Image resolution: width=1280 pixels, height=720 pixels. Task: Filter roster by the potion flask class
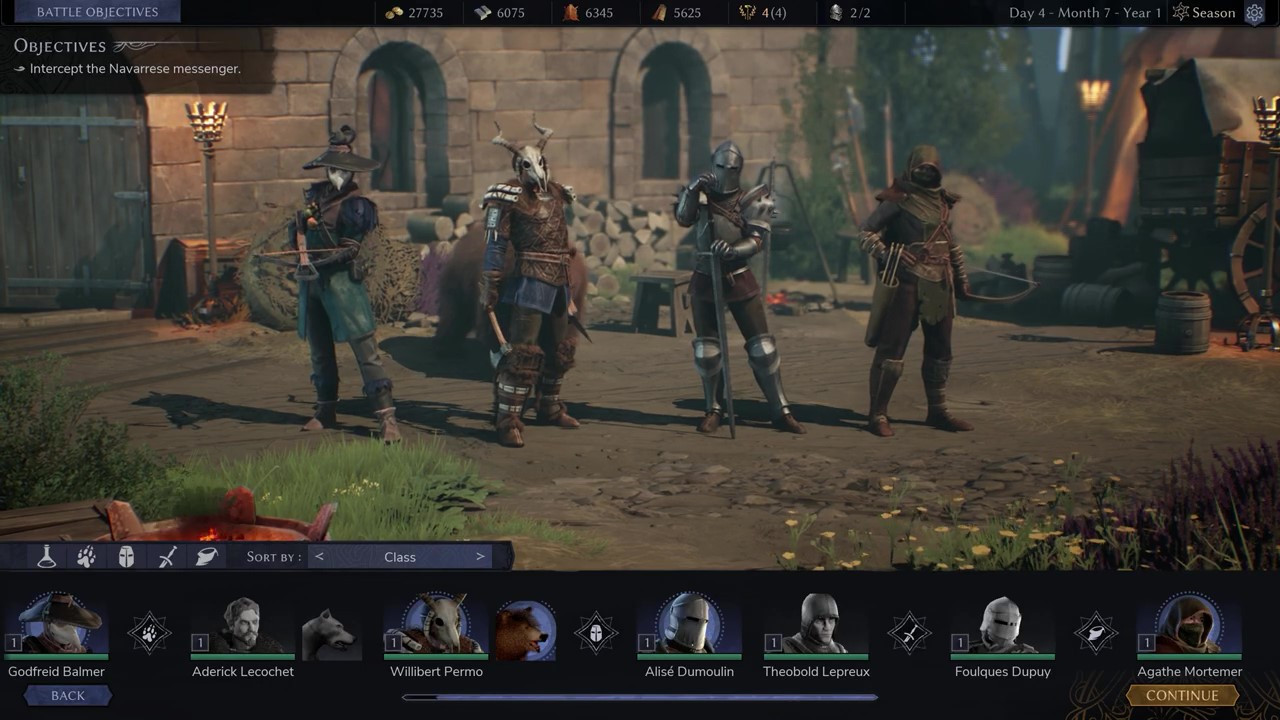click(x=47, y=557)
